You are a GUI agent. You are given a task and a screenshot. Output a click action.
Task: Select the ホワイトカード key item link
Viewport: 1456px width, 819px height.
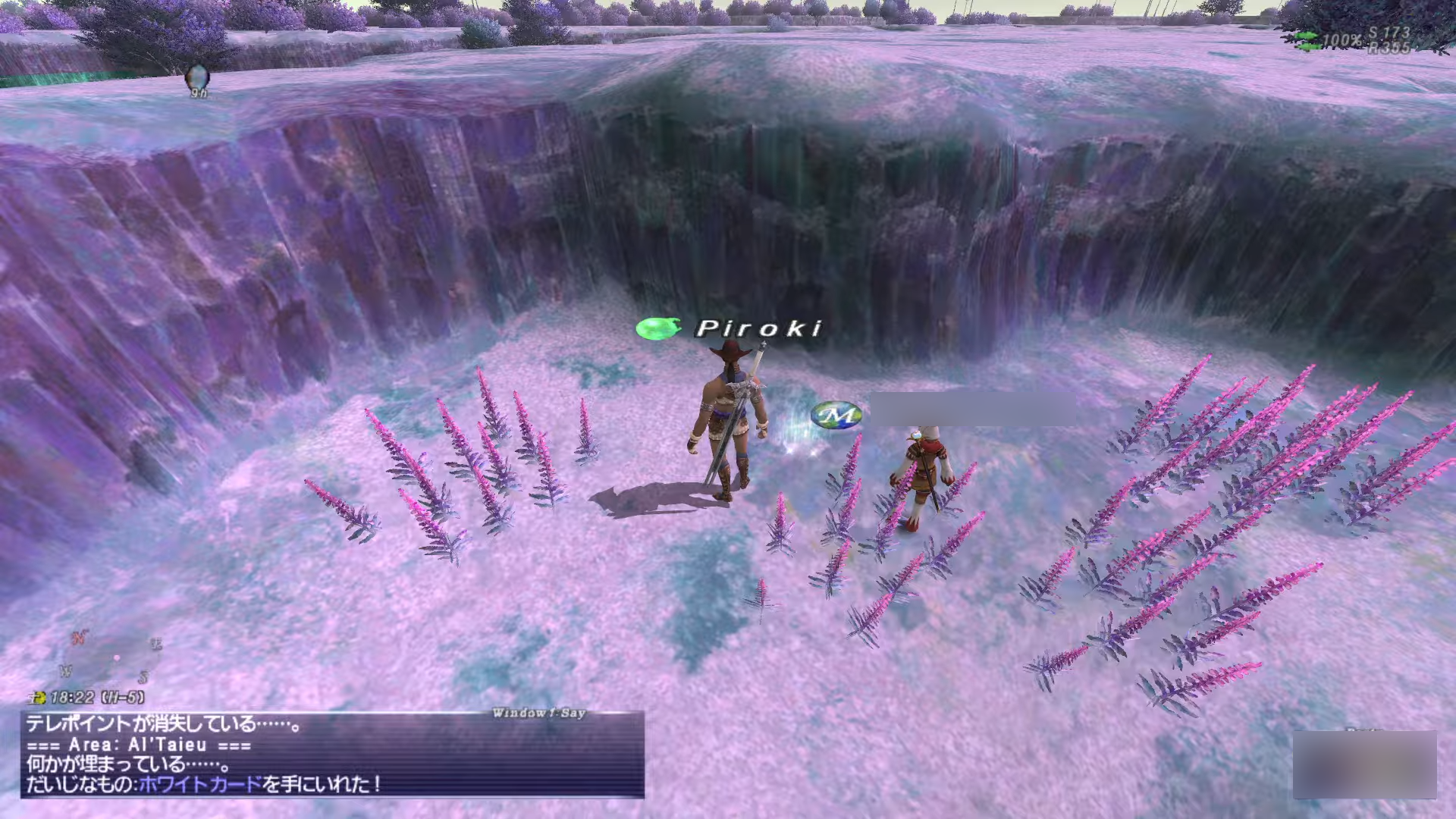point(200,784)
